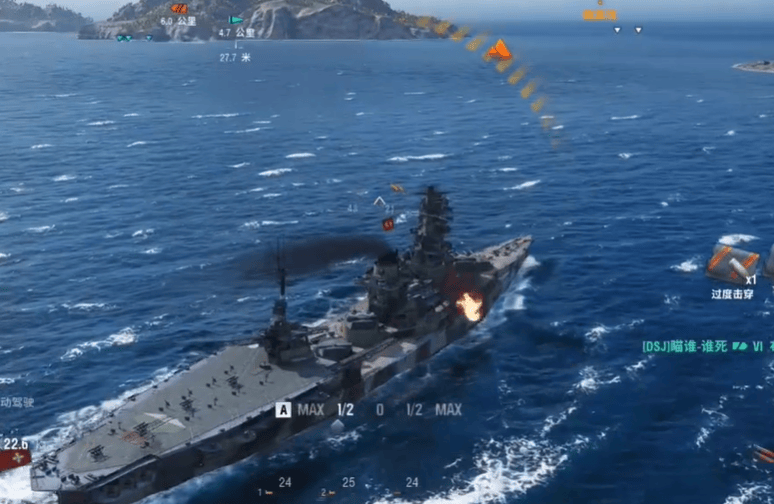Switch to ammo type slot 2

point(329,493)
